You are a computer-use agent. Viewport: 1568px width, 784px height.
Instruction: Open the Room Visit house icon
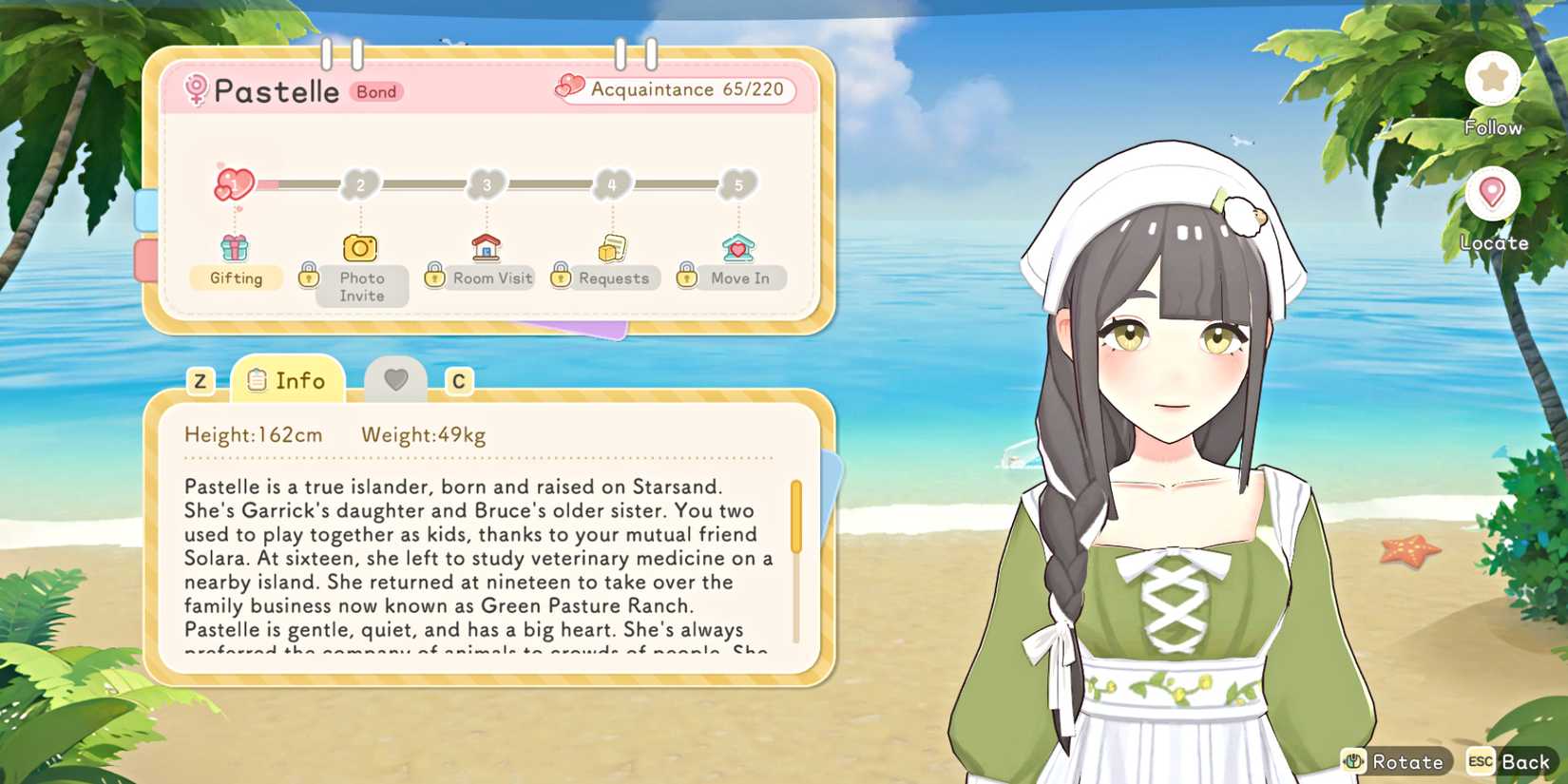point(486,247)
